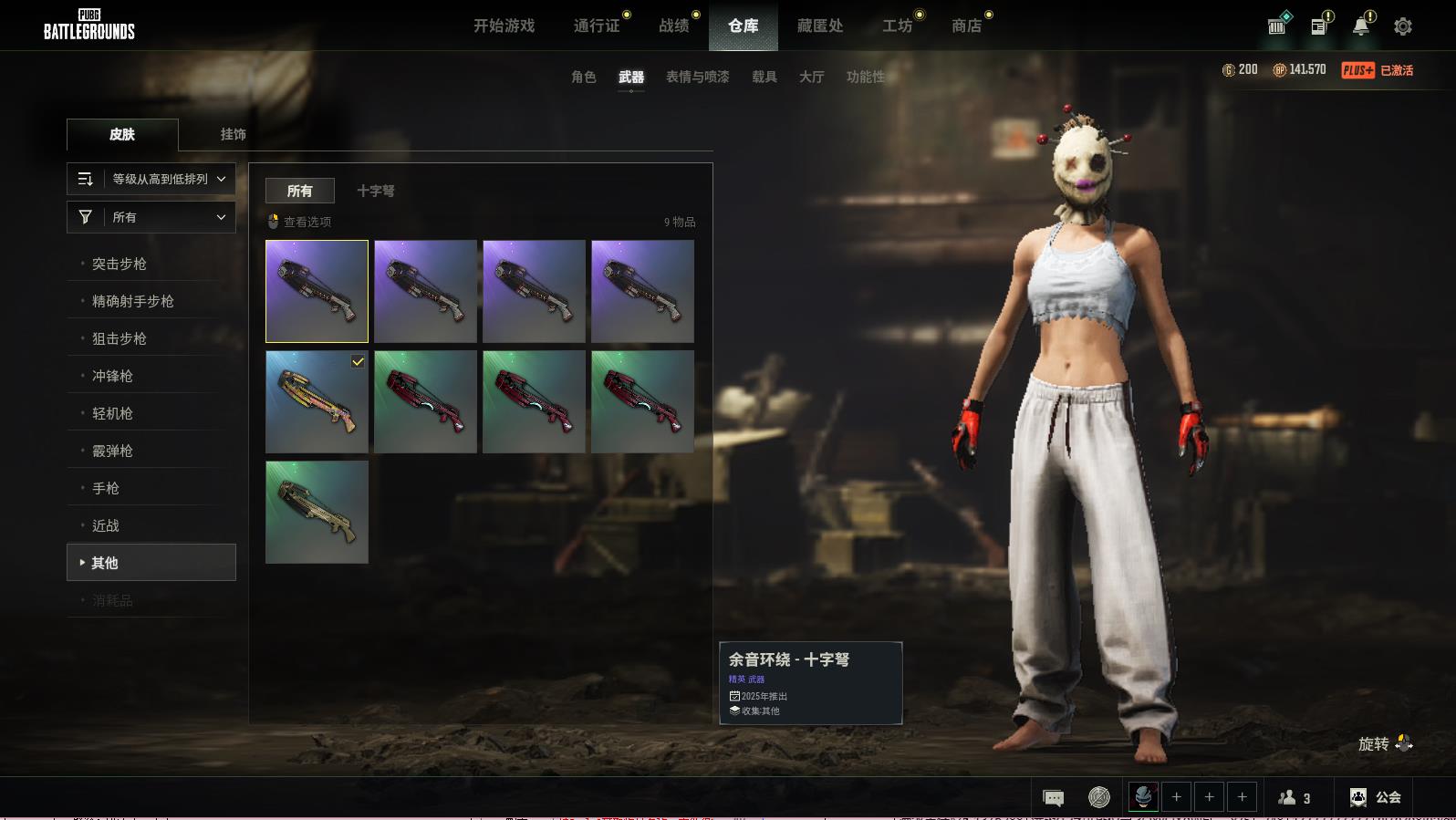Switch to the 通行证 pass tab
Image resolution: width=1456 pixels, height=820 pixels.
(x=597, y=26)
